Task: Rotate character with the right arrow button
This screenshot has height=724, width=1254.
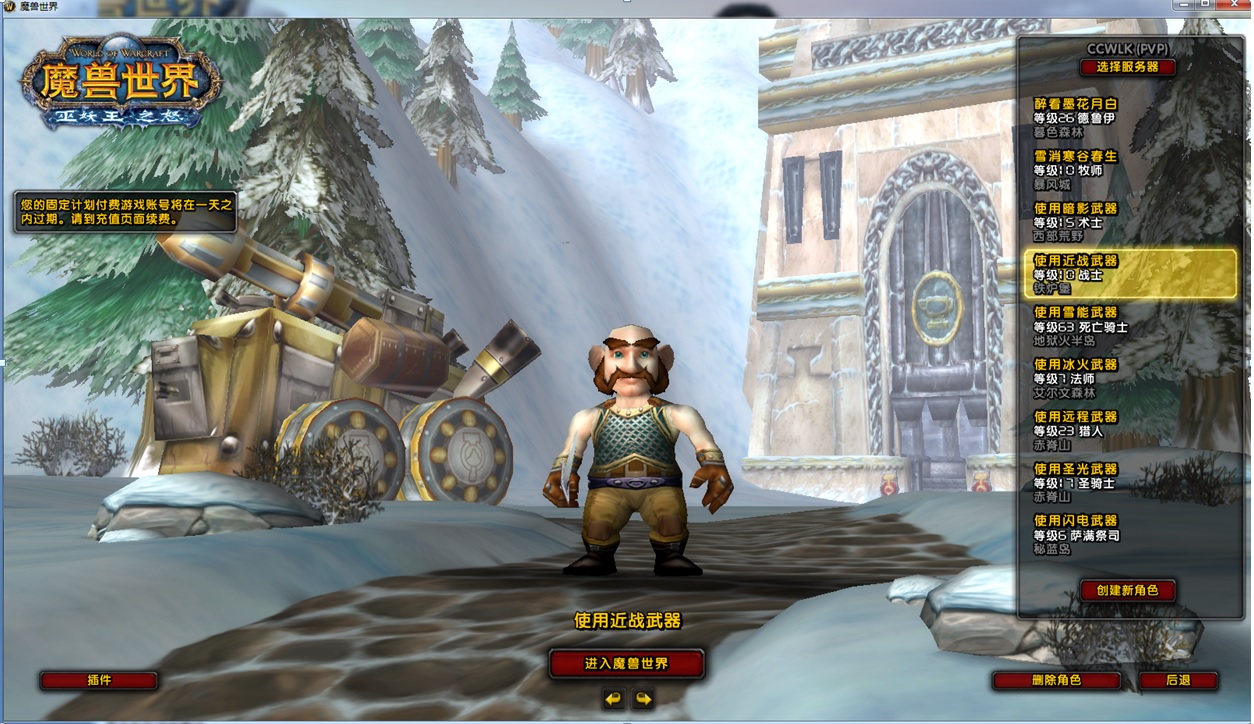Action: [x=643, y=699]
